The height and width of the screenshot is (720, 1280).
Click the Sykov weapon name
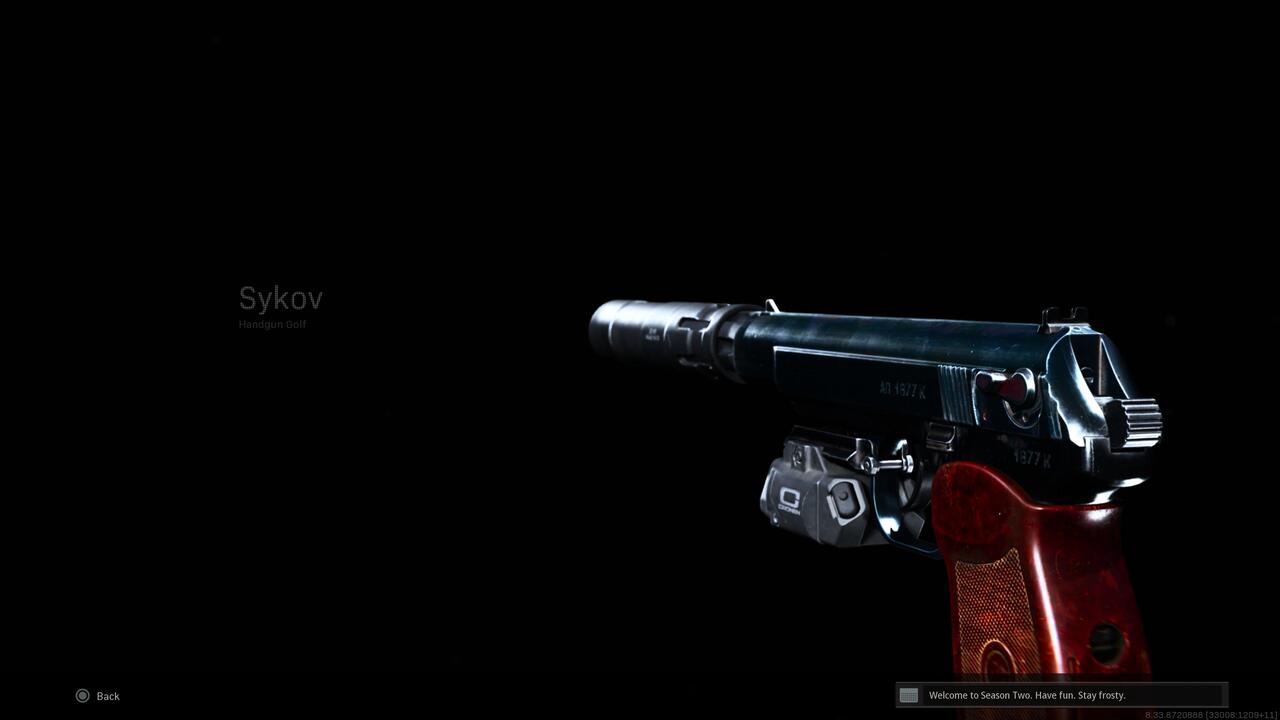click(280, 298)
